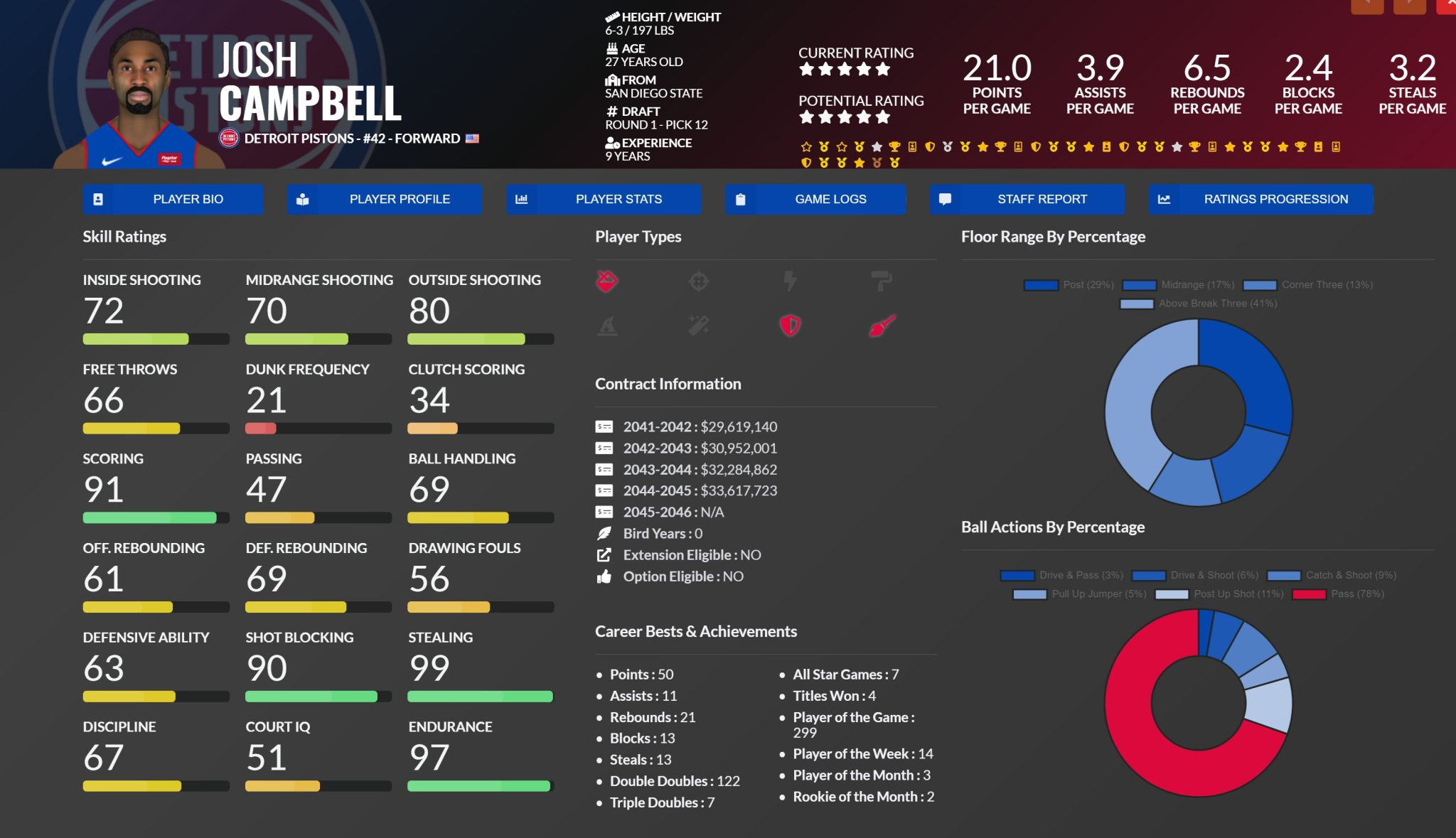
Task: Show the Player Stats tab
Action: [604, 199]
